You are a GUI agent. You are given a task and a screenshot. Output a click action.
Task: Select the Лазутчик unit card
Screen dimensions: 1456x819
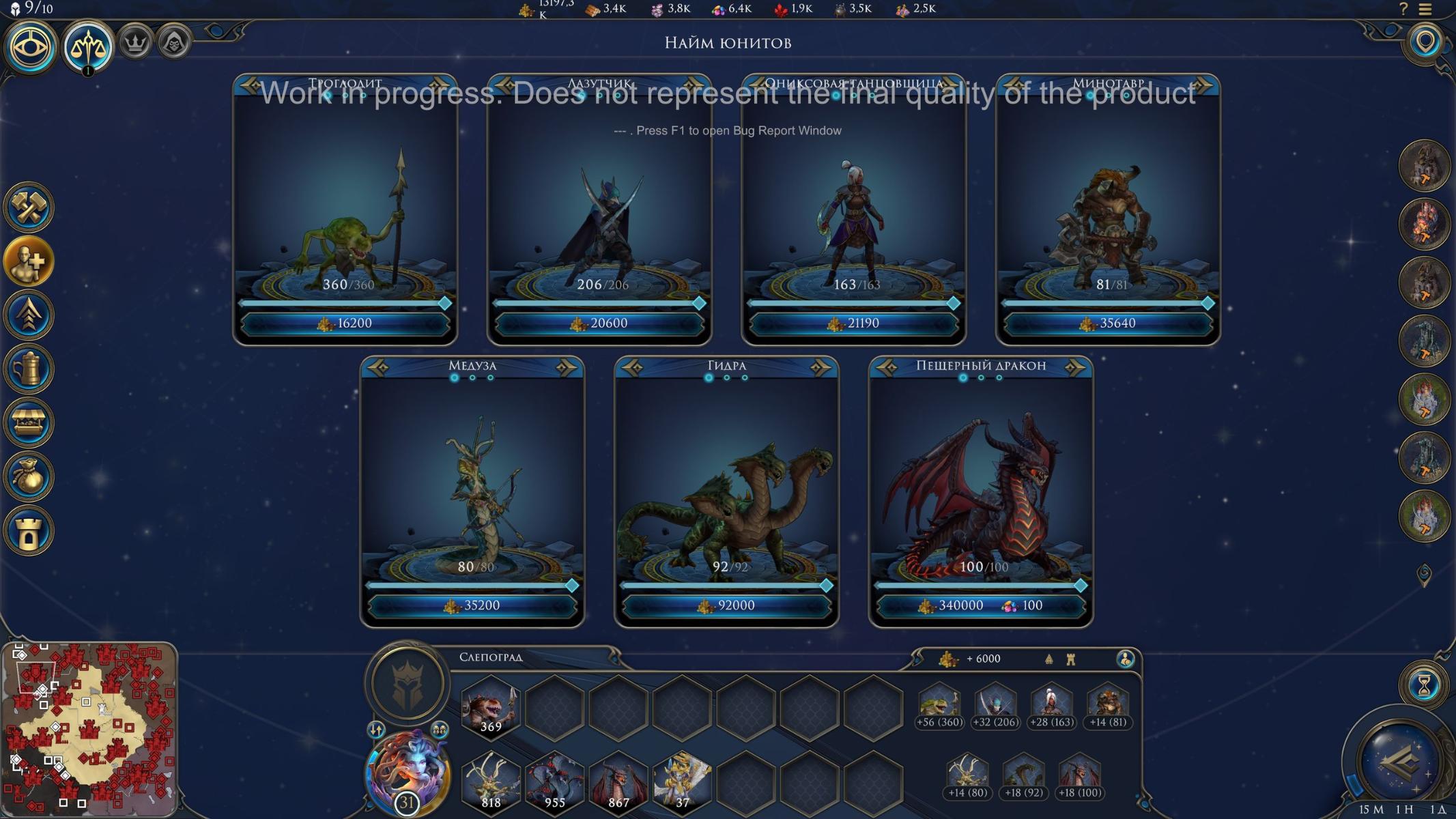pos(599,205)
